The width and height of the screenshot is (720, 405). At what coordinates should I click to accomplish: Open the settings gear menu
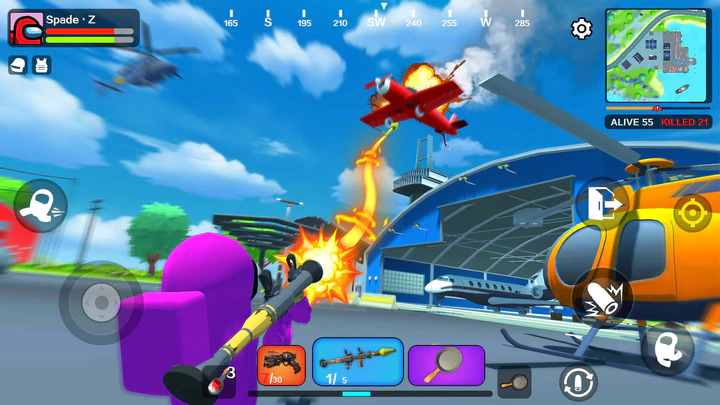tap(581, 29)
